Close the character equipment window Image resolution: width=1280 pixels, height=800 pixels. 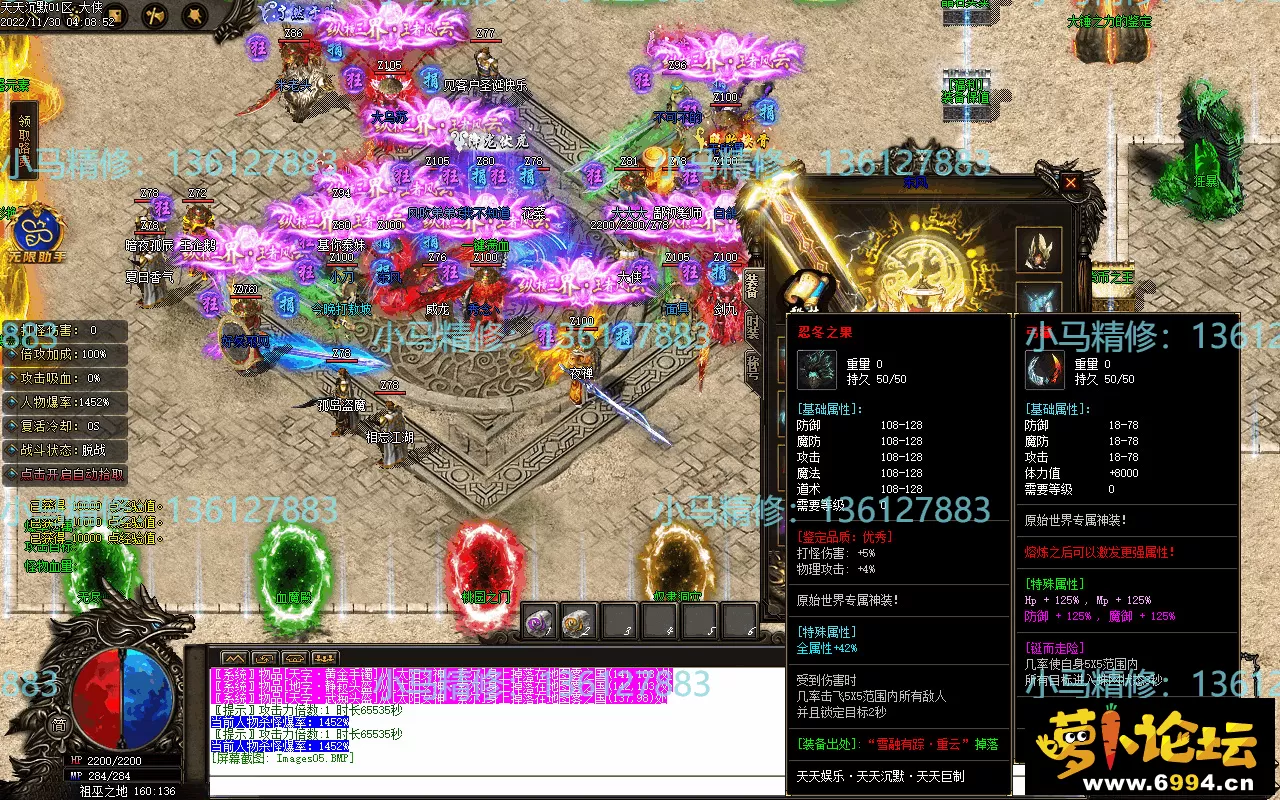point(1071,183)
